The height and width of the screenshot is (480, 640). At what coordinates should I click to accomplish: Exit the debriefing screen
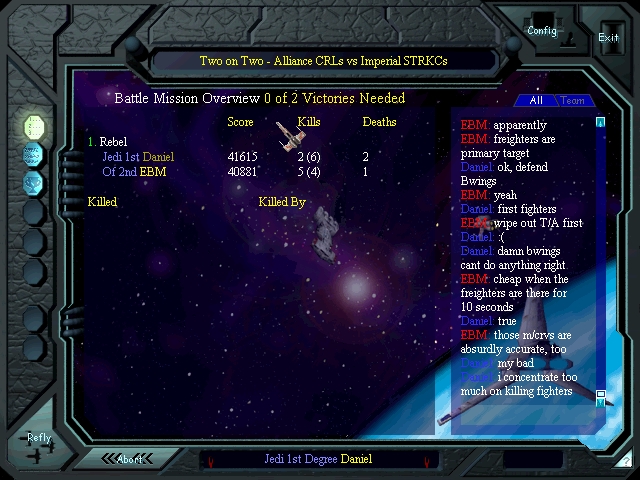click(608, 37)
